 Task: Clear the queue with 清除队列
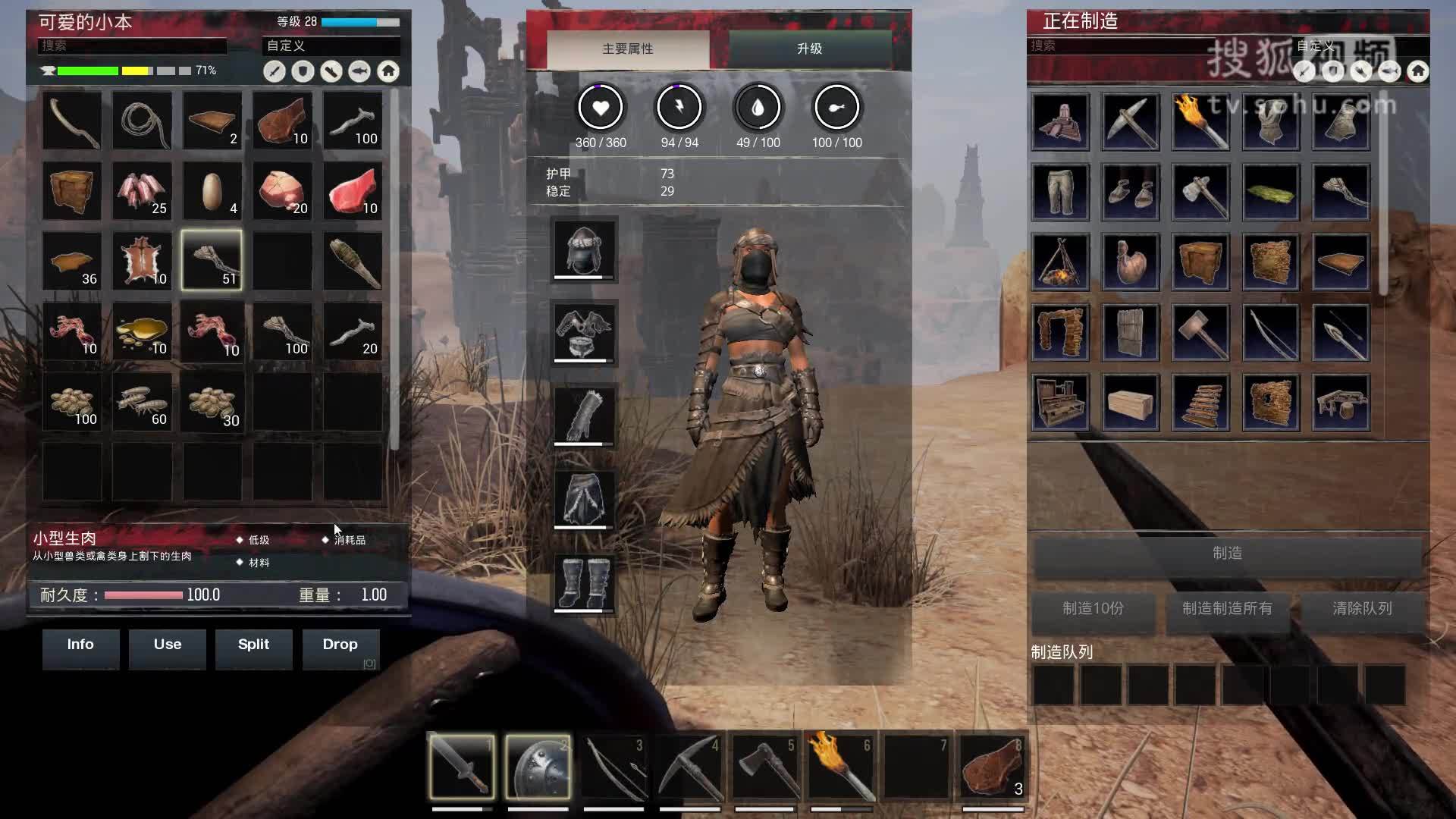click(1362, 609)
